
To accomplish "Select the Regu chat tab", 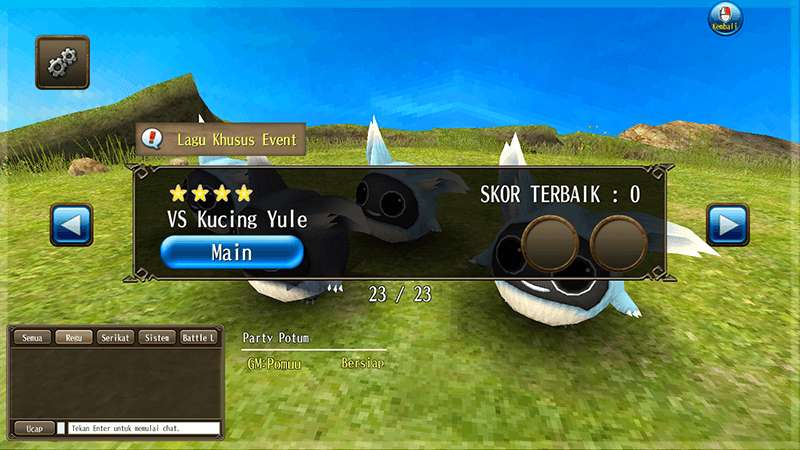I will point(73,338).
